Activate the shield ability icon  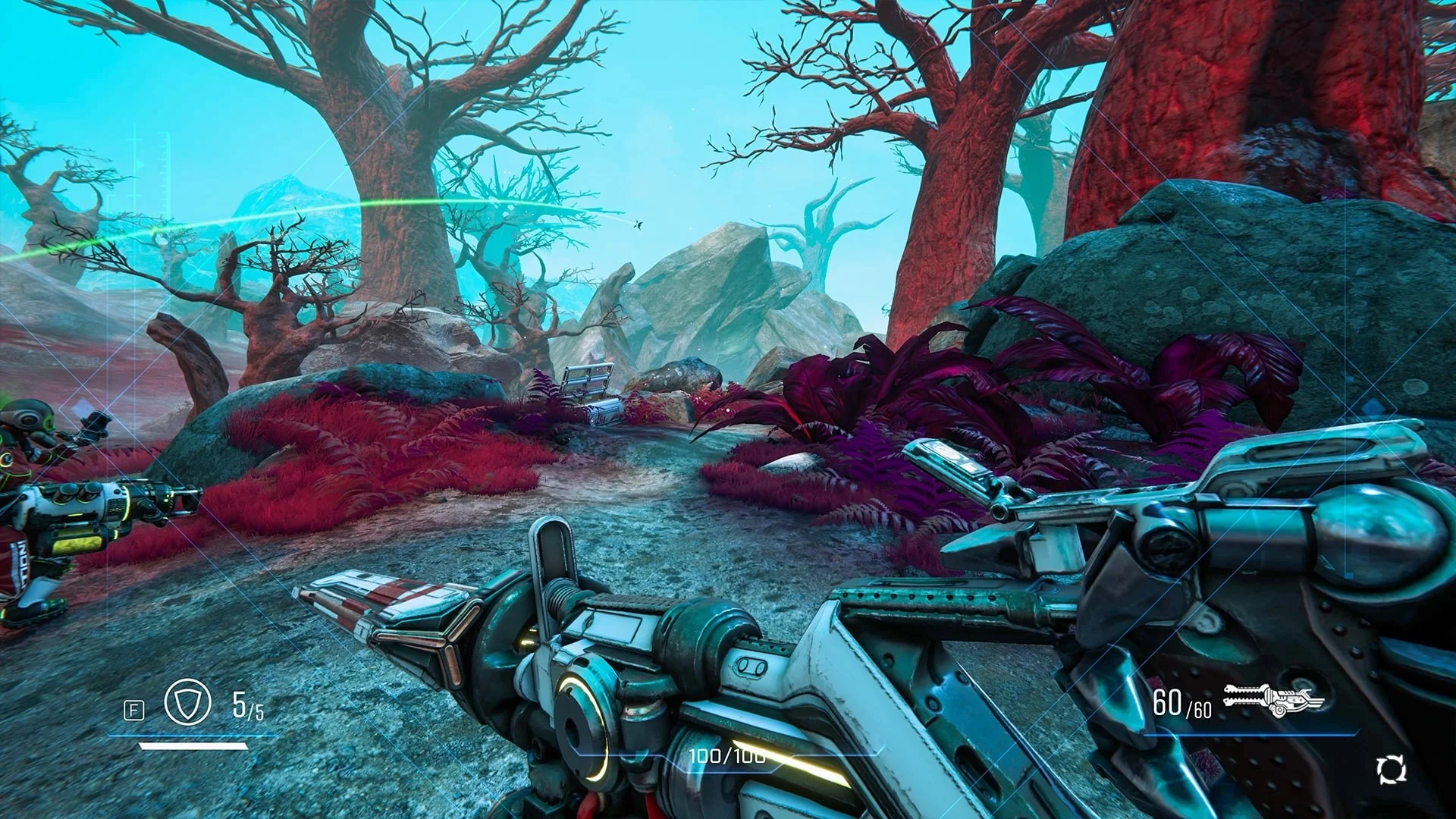187,703
